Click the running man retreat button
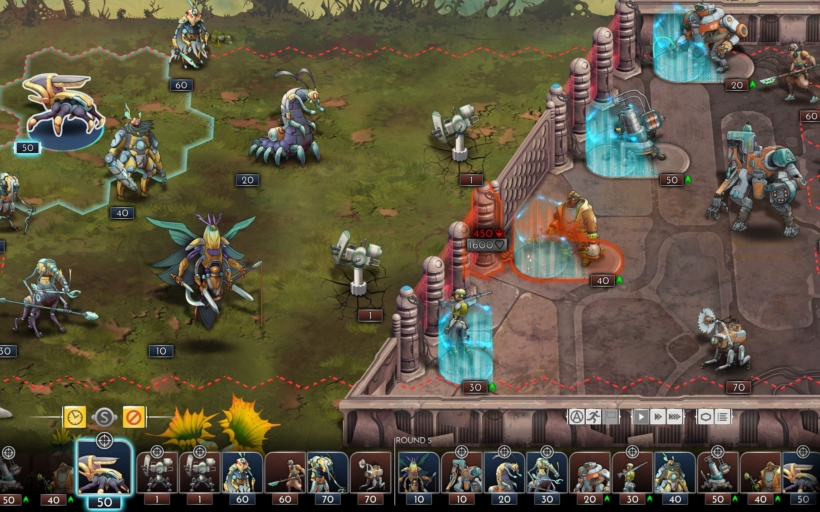This screenshot has width=820, height=512. click(594, 416)
